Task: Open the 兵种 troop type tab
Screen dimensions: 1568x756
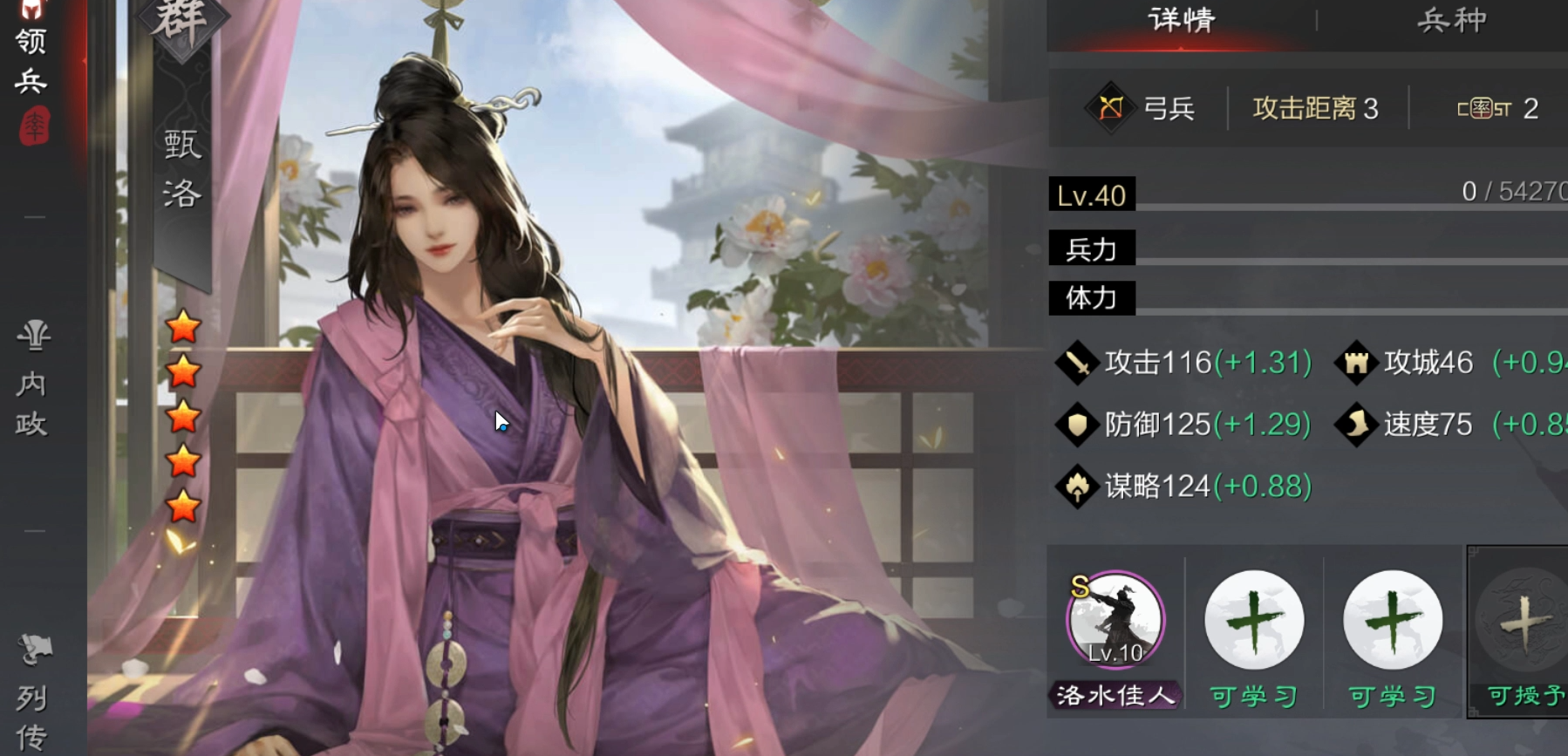Action: click(1450, 20)
